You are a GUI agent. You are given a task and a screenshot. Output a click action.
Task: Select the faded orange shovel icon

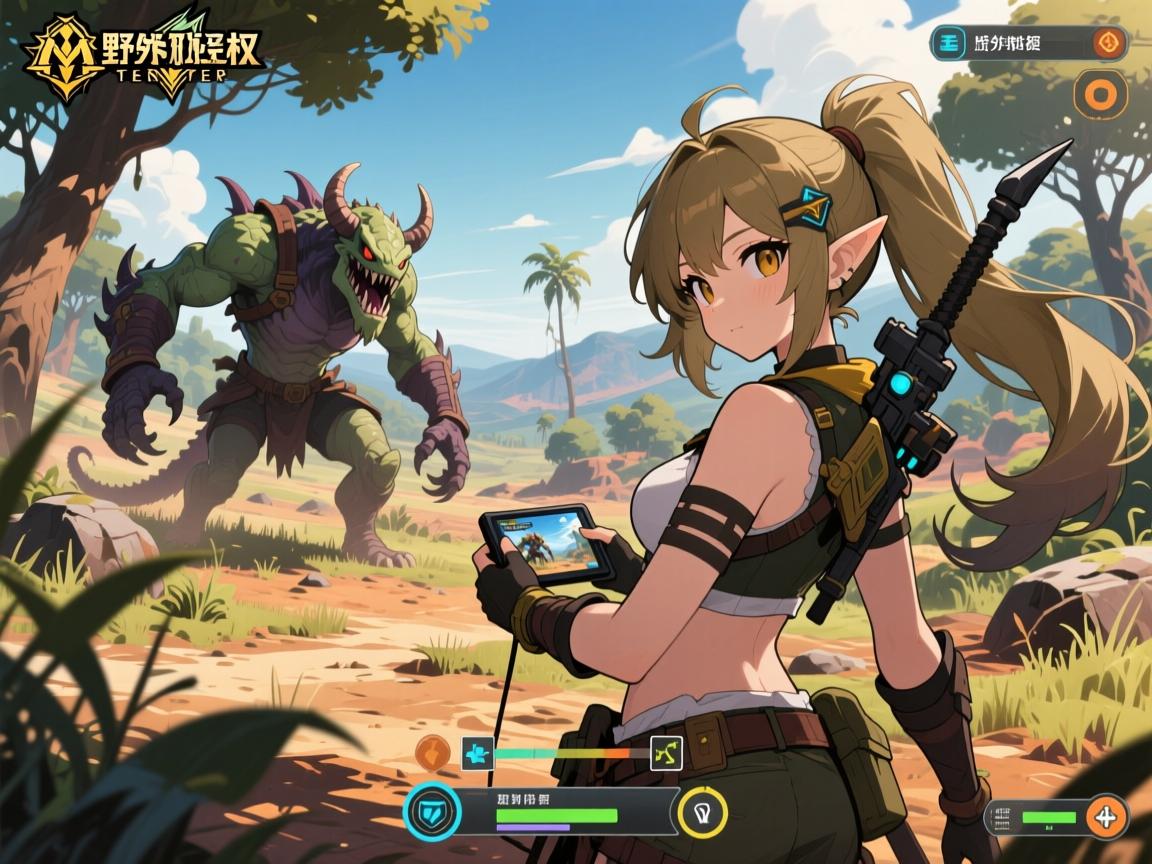pyautogui.click(x=432, y=753)
